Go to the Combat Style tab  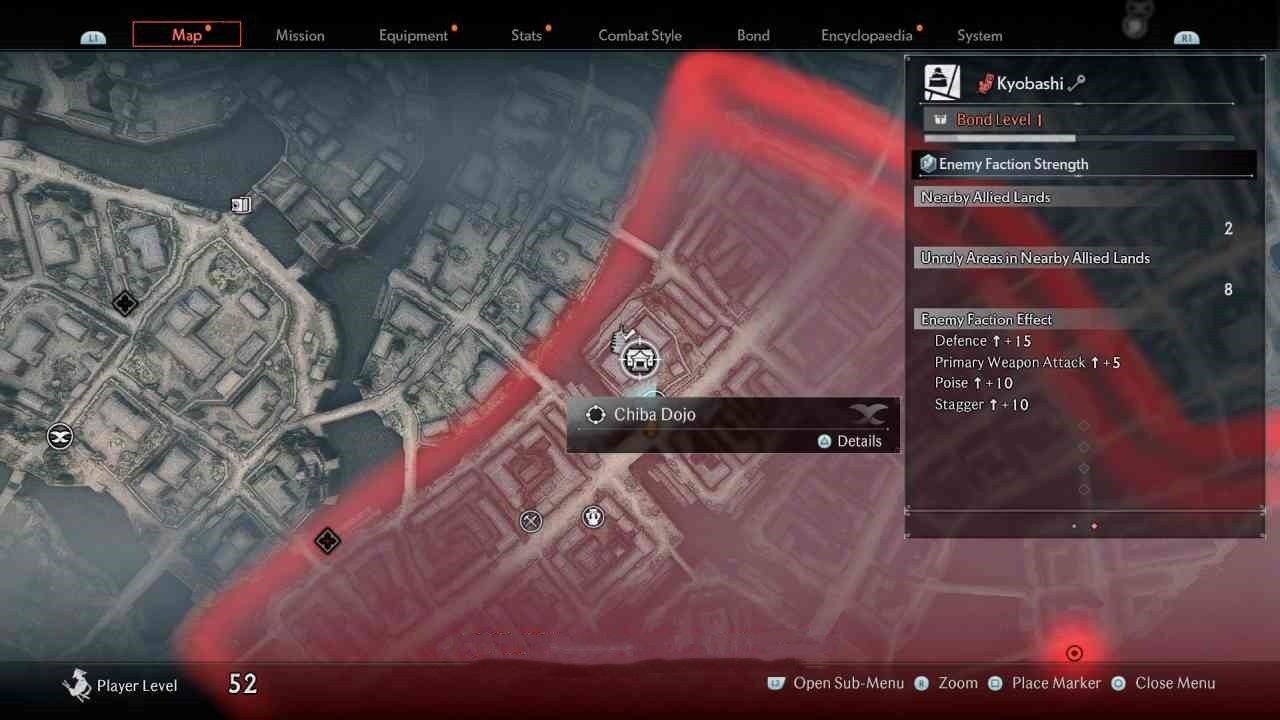[640, 35]
